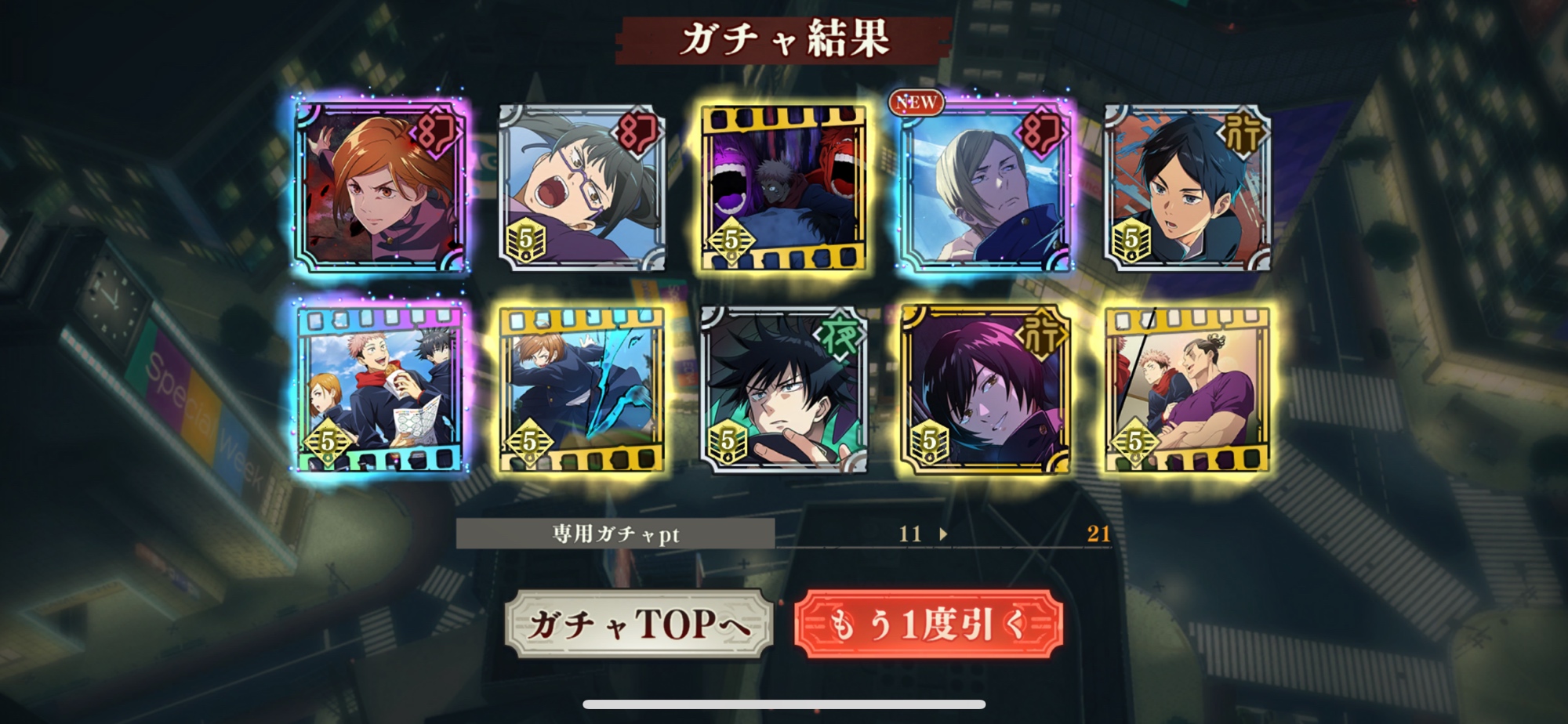Open the shouting girl with purple glasses card

pos(582,188)
